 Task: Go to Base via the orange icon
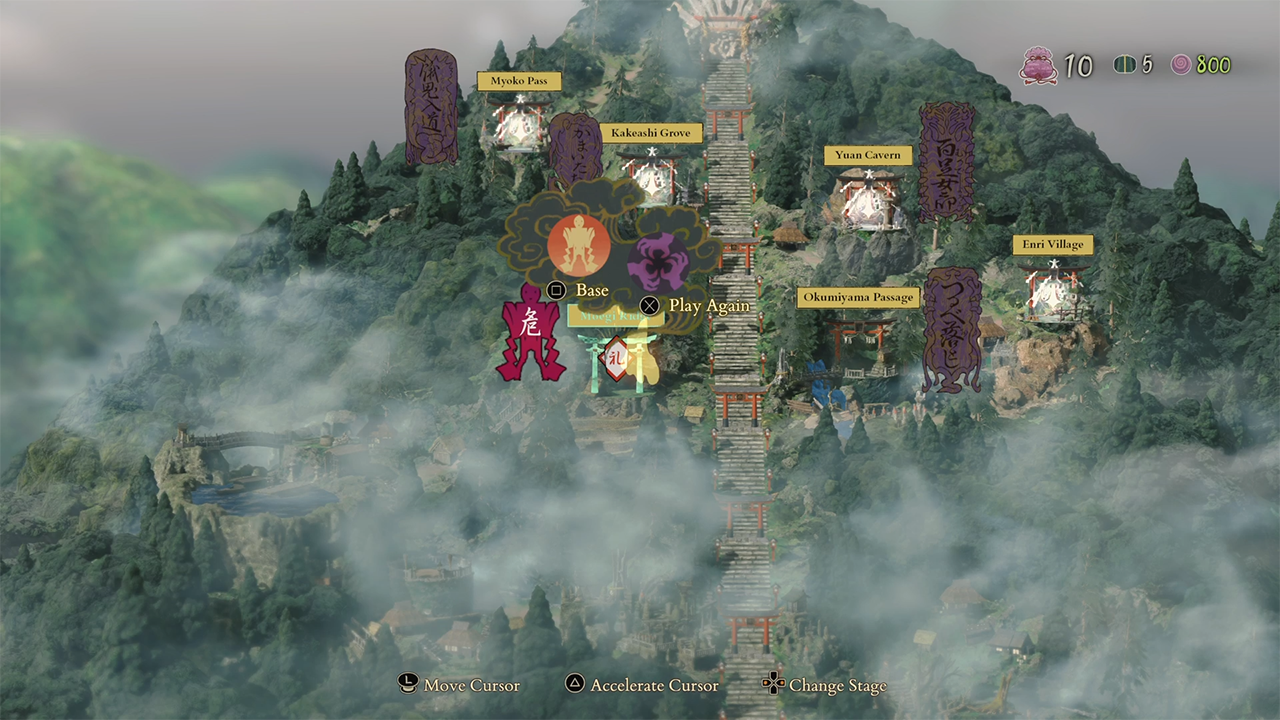click(579, 245)
